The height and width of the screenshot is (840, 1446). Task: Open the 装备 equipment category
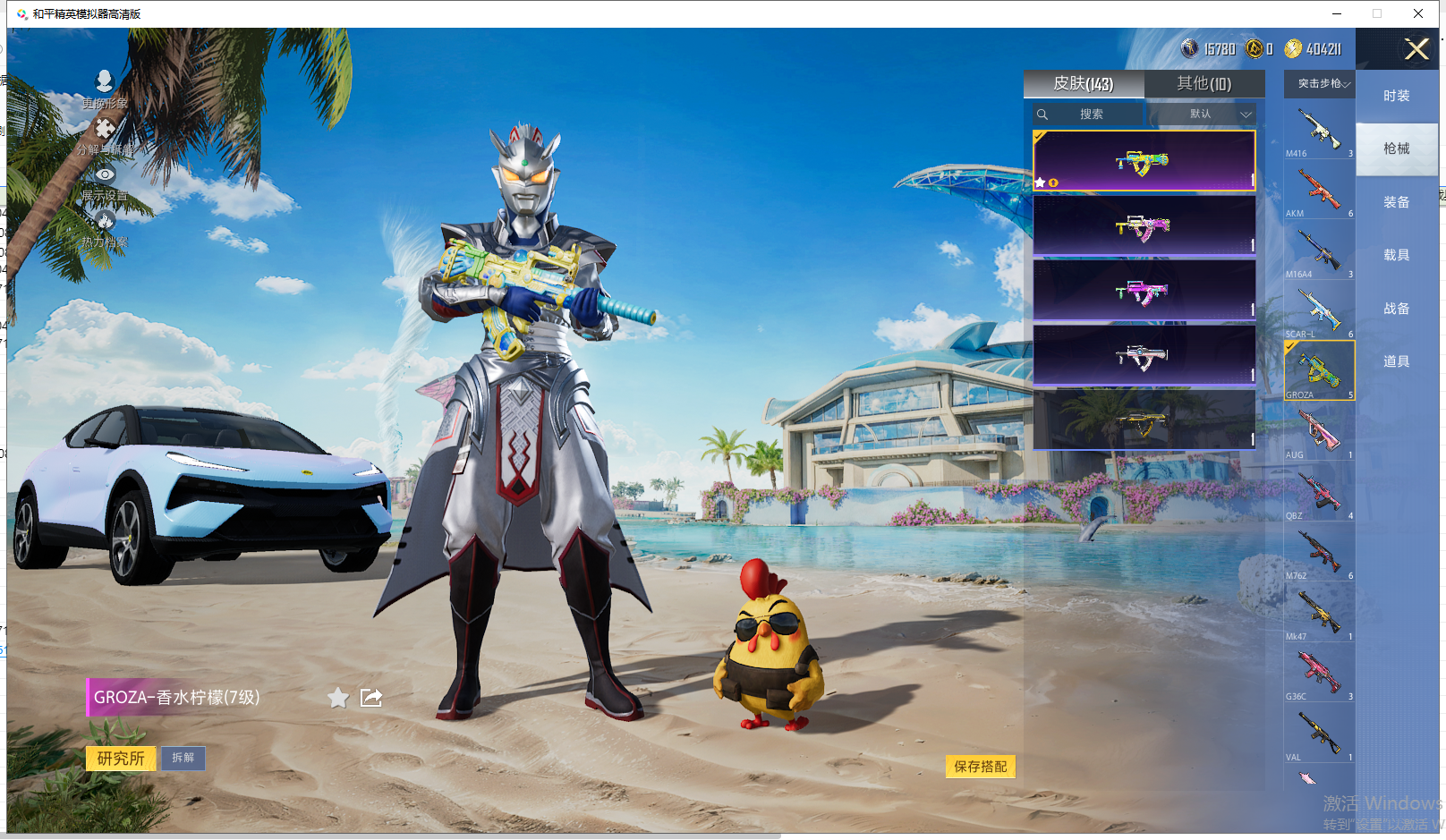pyautogui.click(x=1396, y=202)
